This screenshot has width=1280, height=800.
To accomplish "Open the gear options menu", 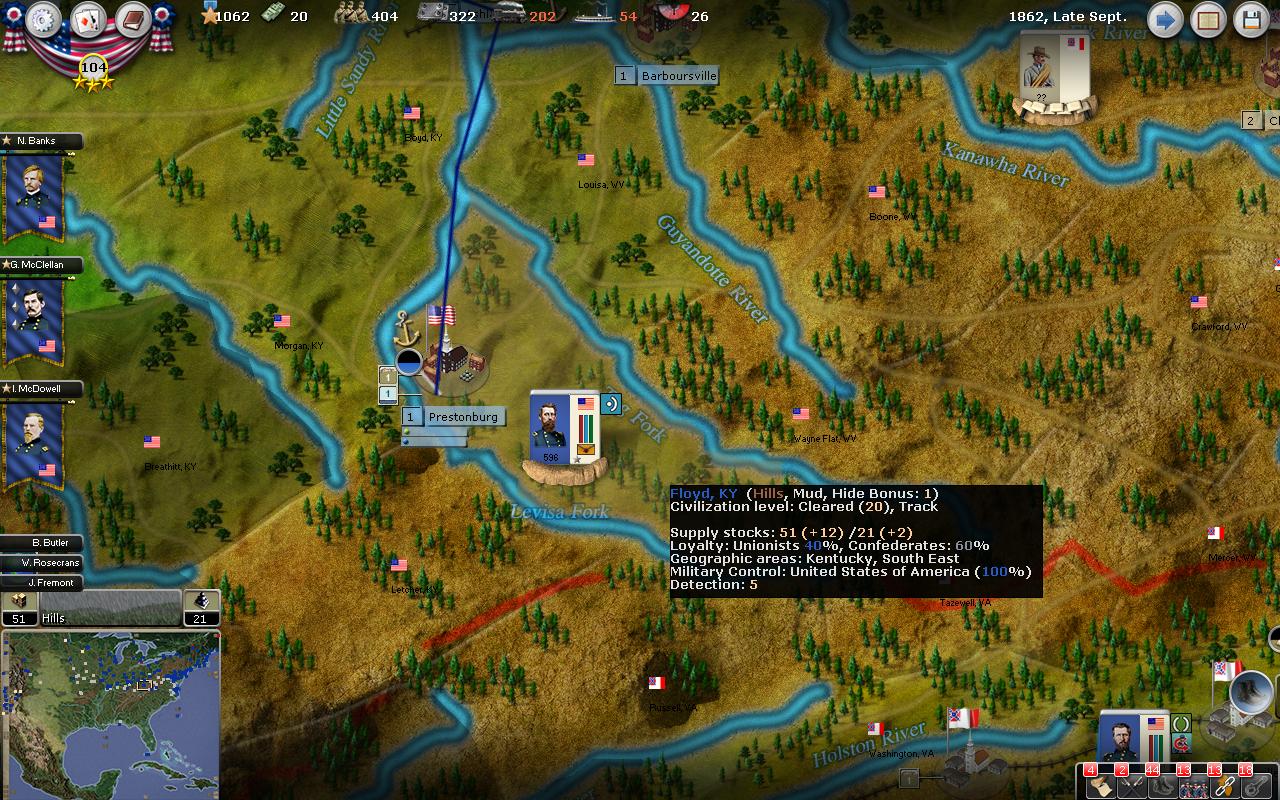I will pyautogui.click(x=43, y=19).
